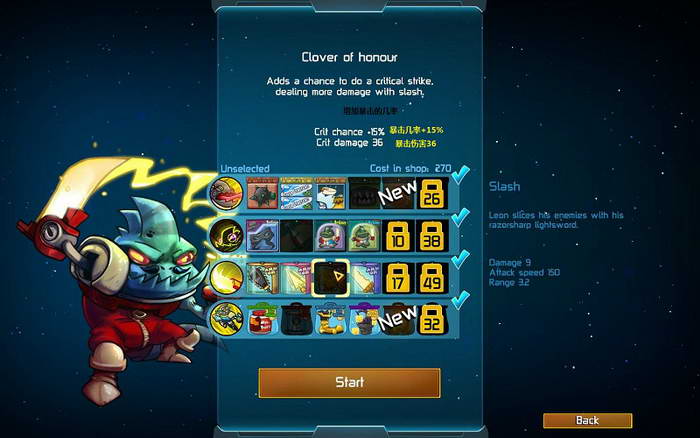The height and width of the screenshot is (438, 700).
Task: Toggle the checkmark beside the Slash row
Action: (x=461, y=260)
